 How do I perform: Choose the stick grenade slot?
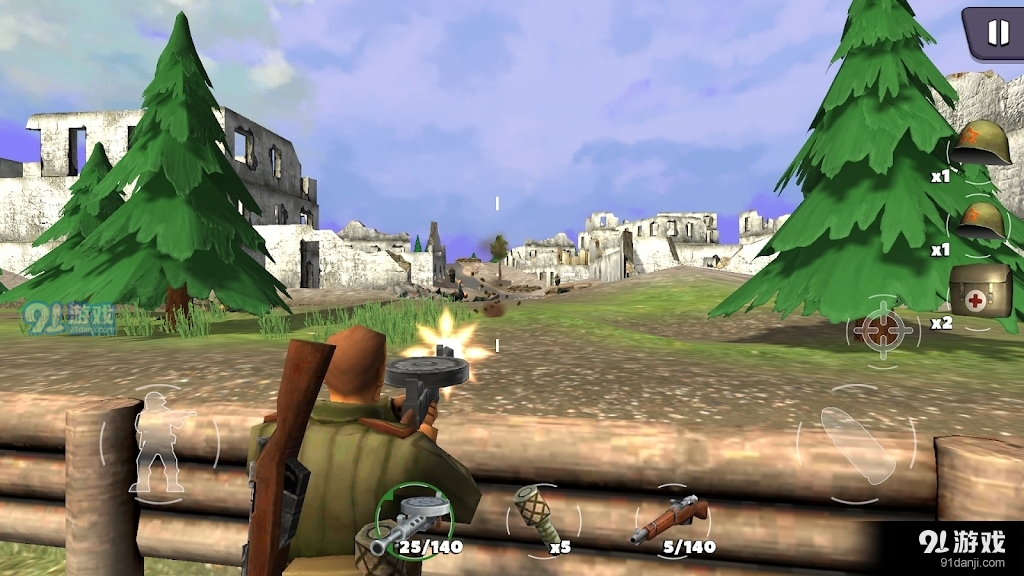click(x=541, y=516)
